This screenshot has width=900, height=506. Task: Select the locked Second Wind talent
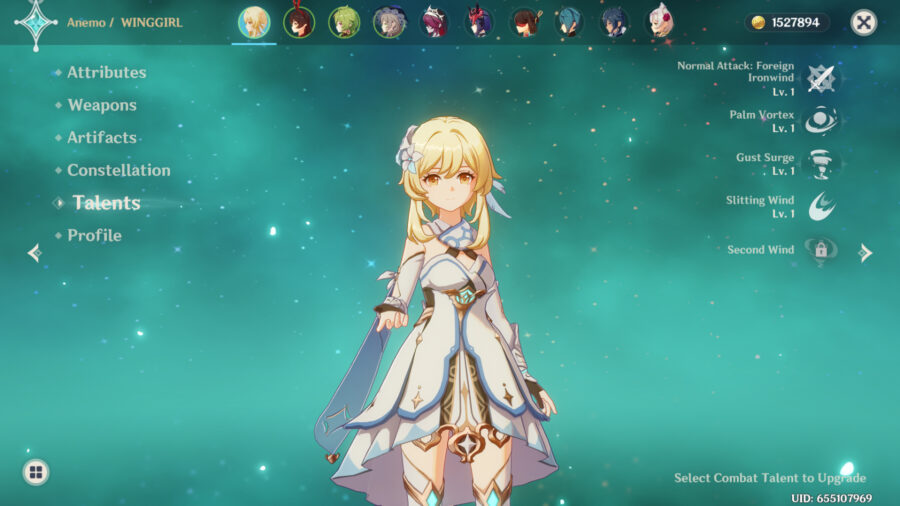tap(821, 250)
